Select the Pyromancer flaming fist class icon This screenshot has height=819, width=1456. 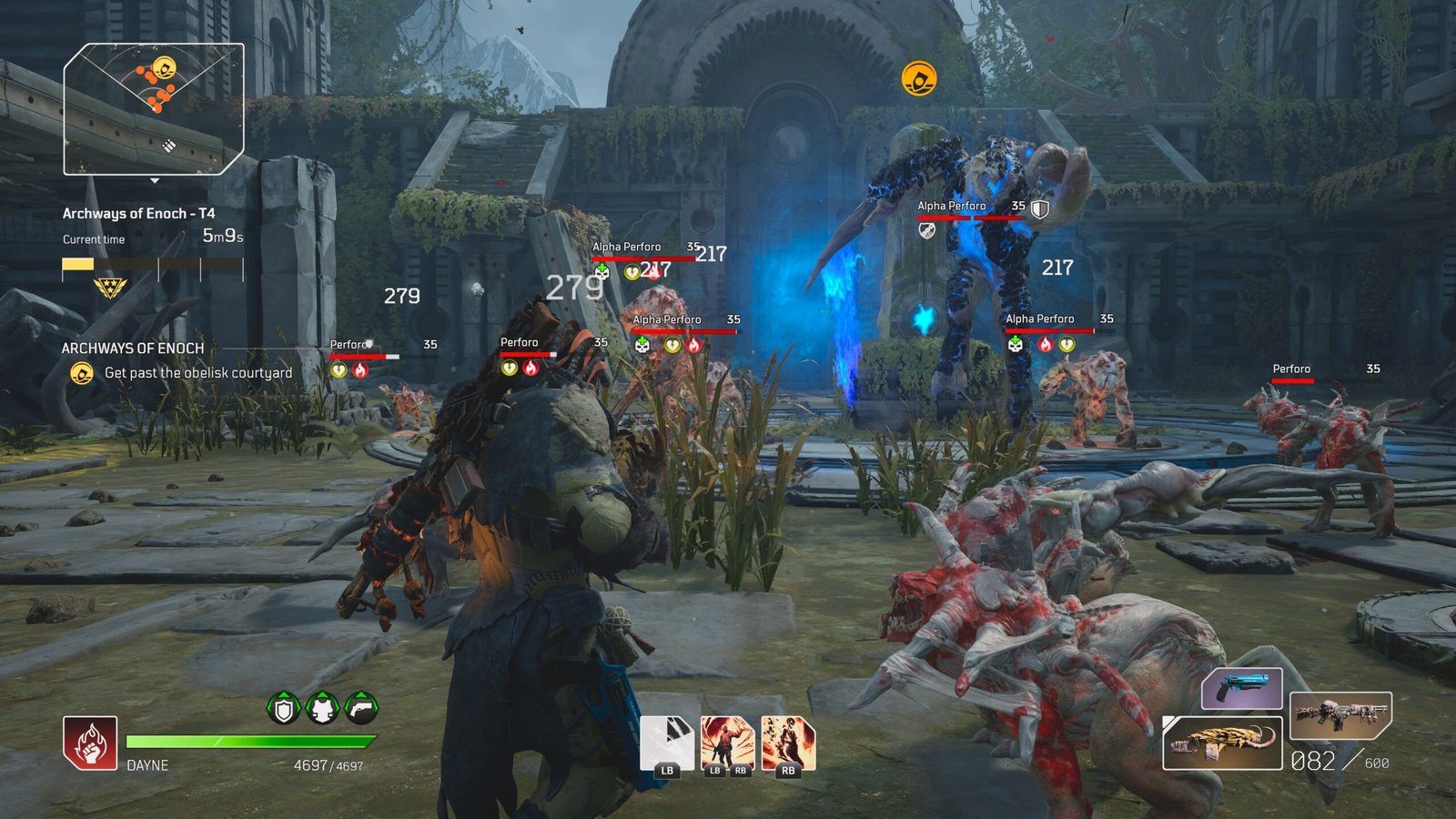pyautogui.click(x=90, y=742)
